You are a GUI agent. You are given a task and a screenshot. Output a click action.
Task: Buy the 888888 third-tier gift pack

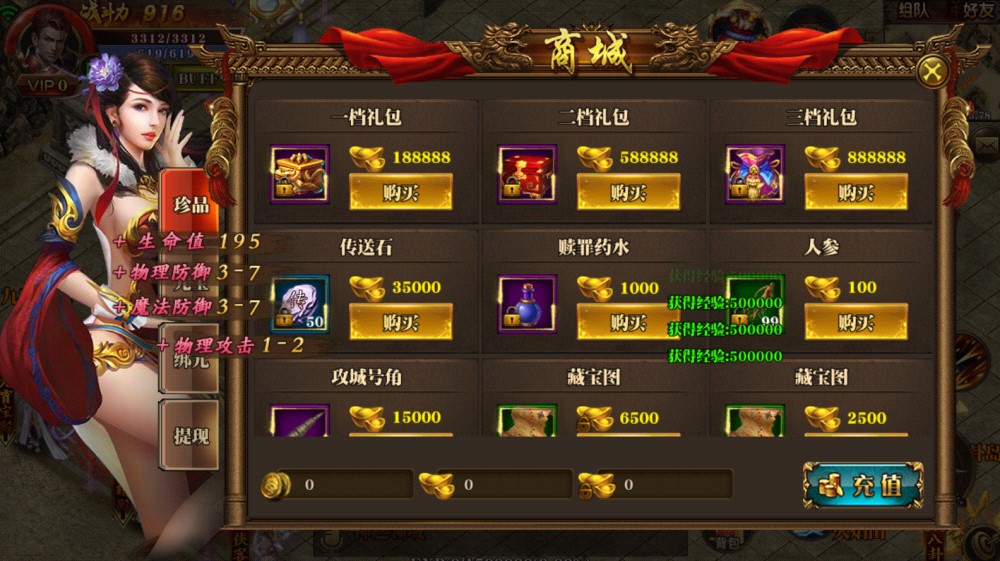856,192
